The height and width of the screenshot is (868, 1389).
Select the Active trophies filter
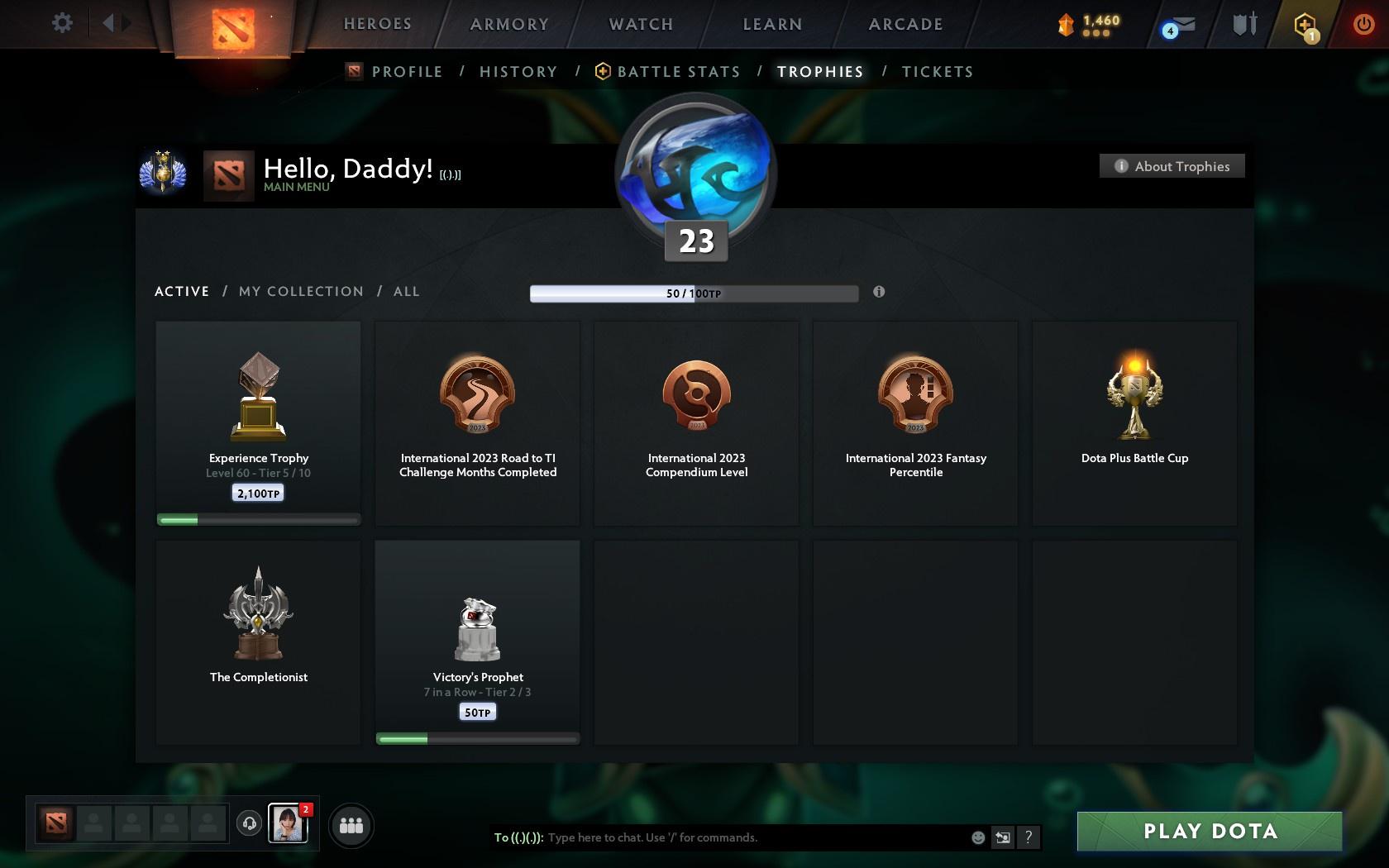tap(181, 291)
